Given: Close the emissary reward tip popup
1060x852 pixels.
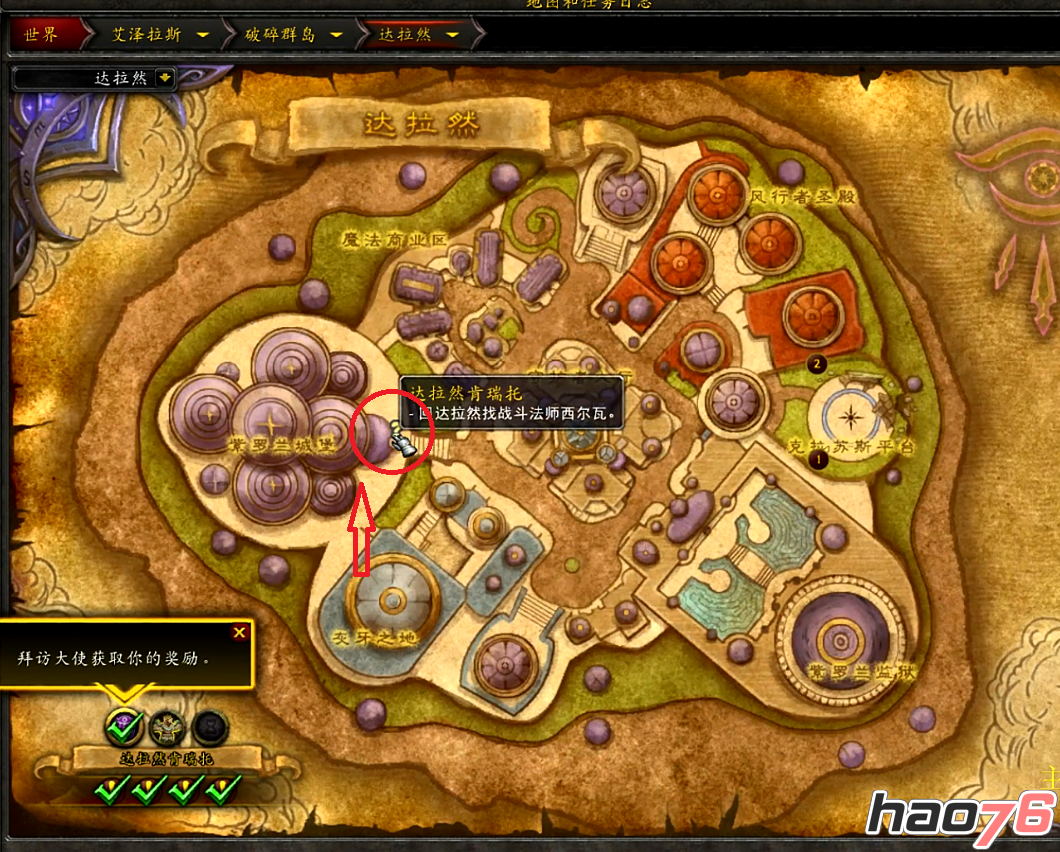Looking at the screenshot, I should [239, 632].
